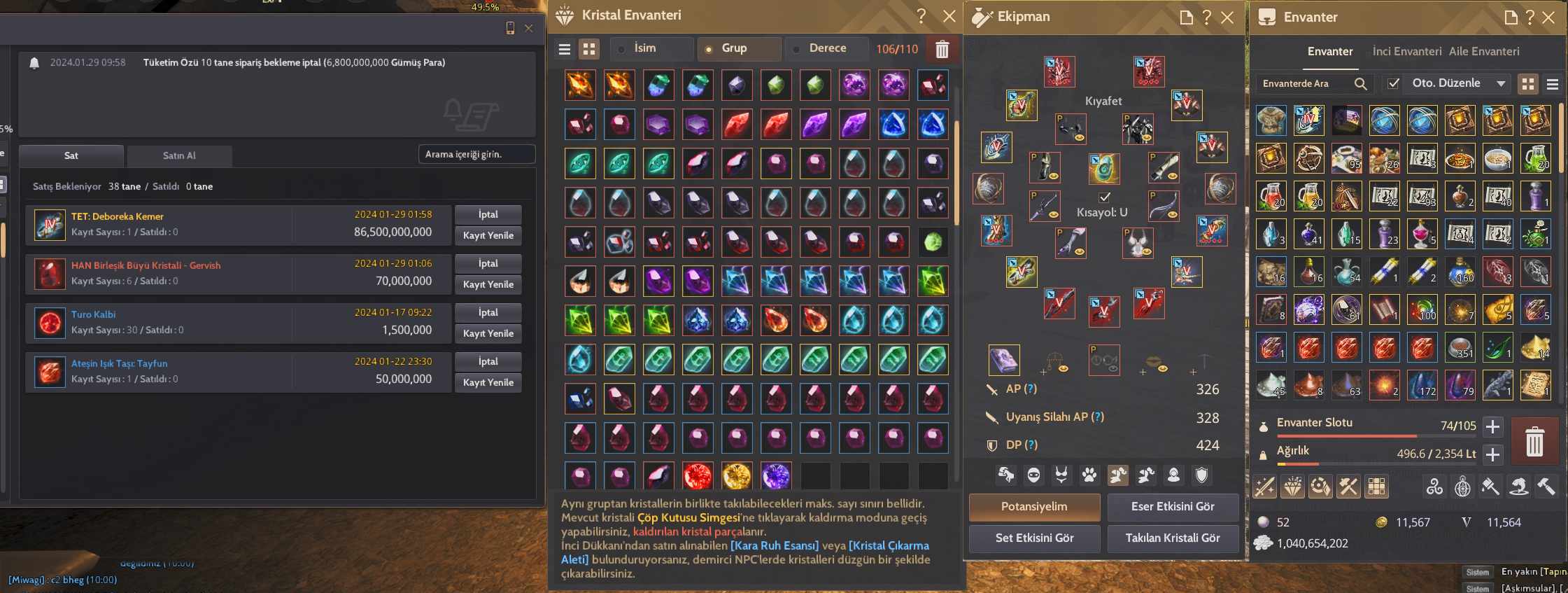1568x593 pixels.
Task: Click the Potansiyelim button
Action: click(1034, 507)
